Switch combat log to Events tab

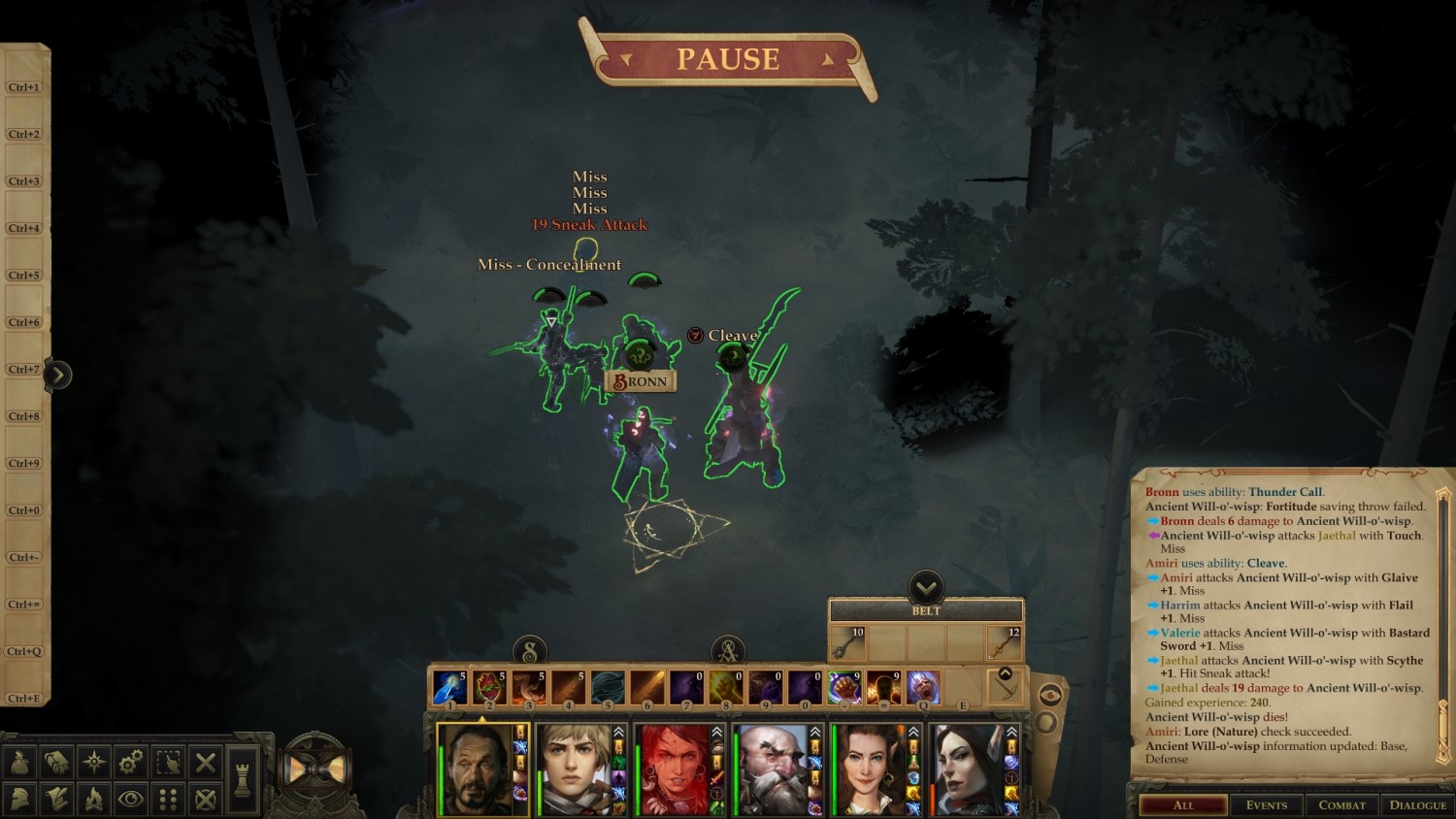click(x=1267, y=805)
